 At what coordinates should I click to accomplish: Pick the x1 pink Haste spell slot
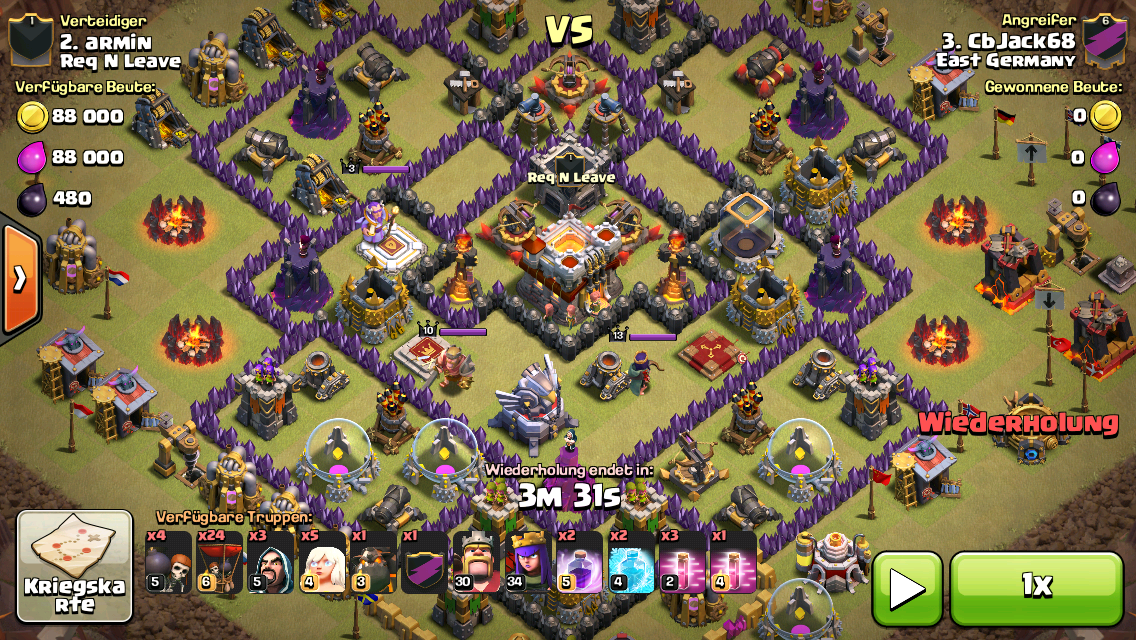tap(733, 563)
